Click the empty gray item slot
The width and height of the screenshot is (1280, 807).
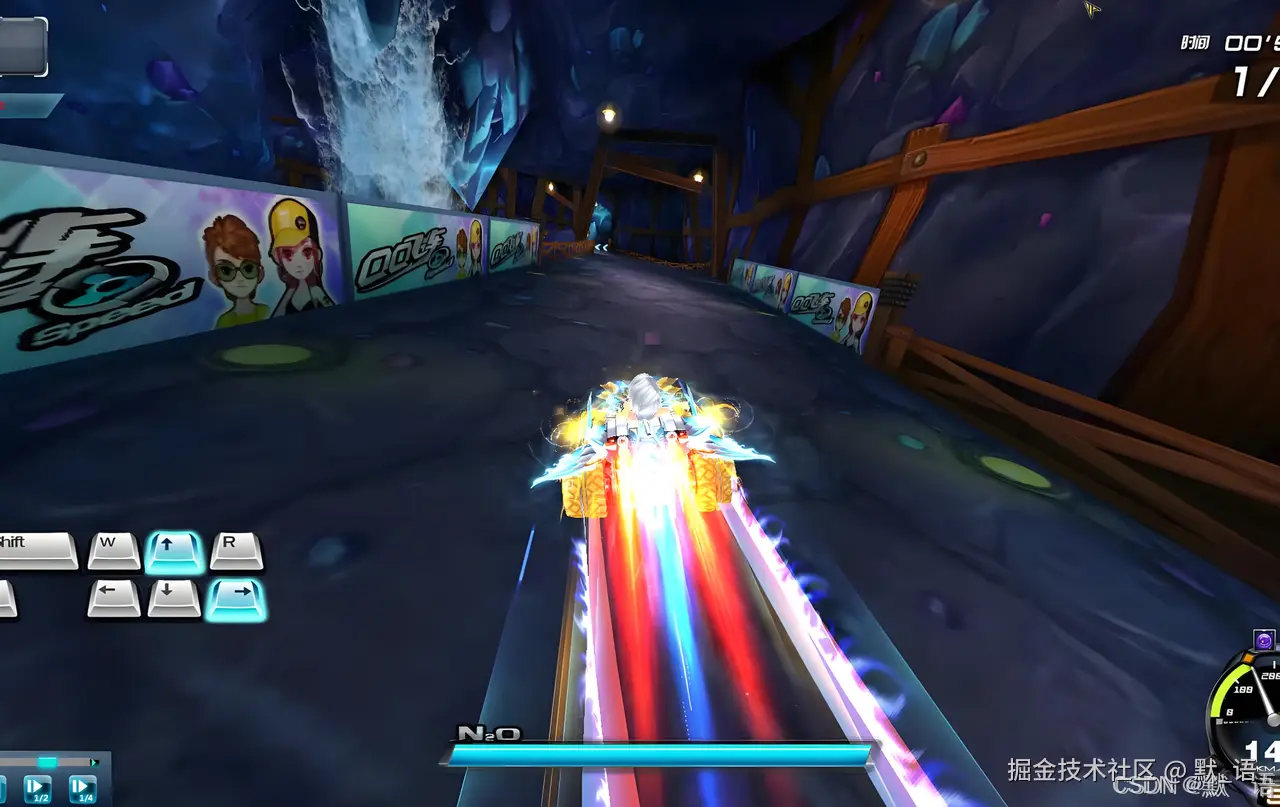click(21, 47)
